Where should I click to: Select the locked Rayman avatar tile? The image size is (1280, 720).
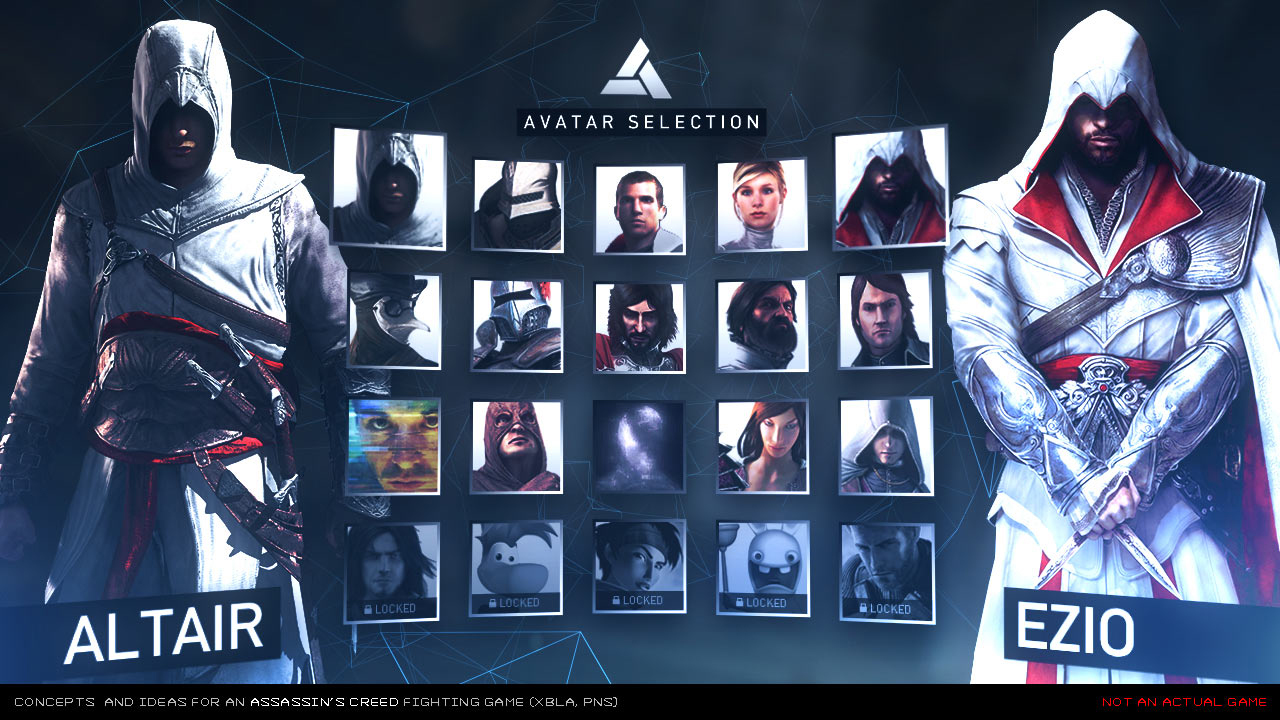(516, 567)
